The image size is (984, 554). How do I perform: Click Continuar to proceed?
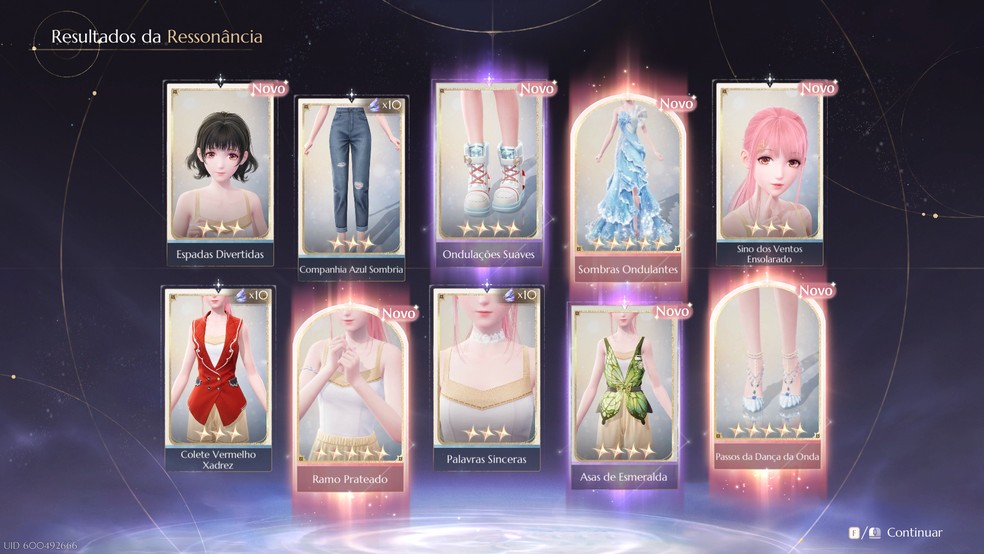[913, 533]
